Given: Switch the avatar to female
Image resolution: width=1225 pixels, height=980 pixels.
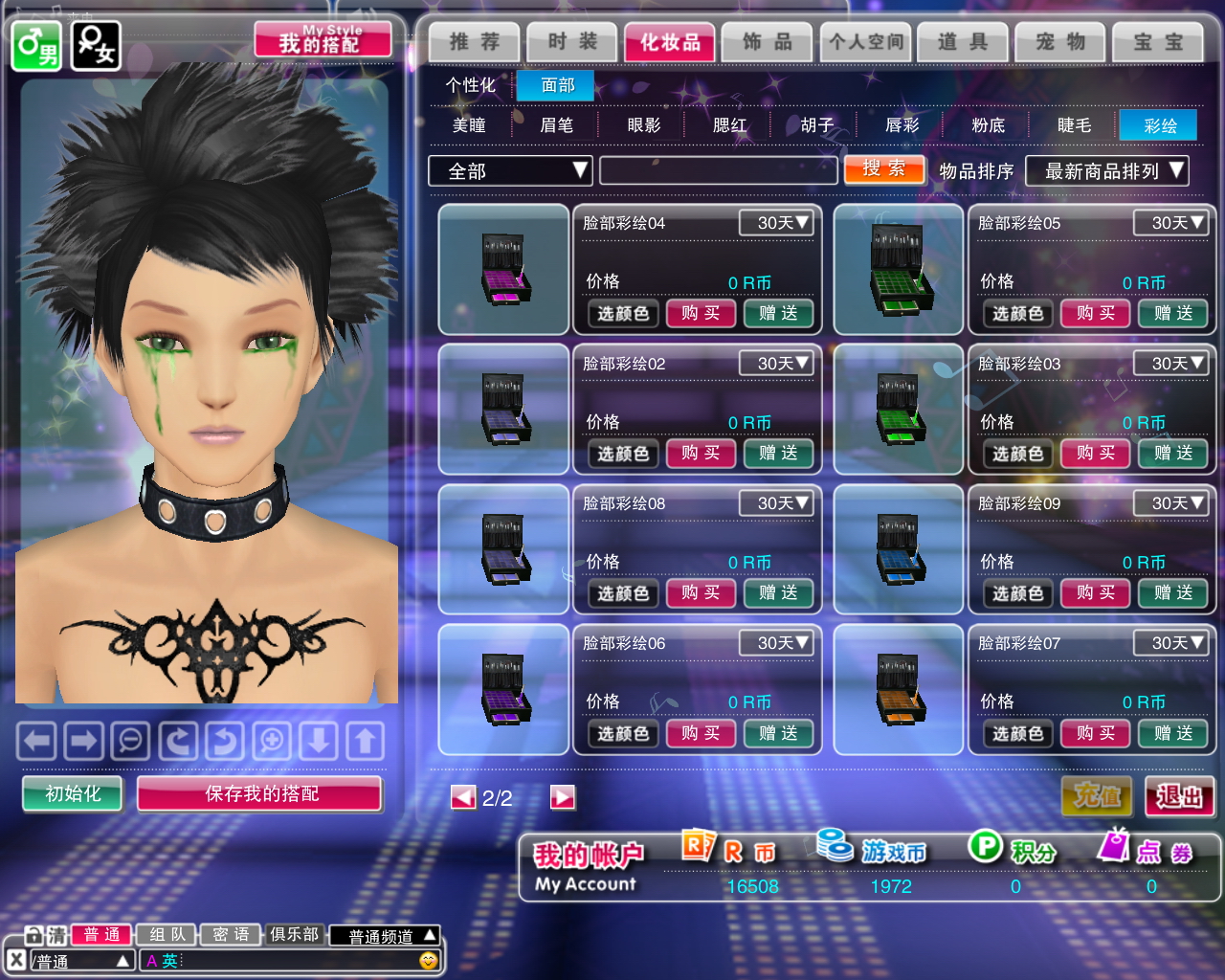Looking at the screenshot, I should pyautogui.click(x=96, y=45).
